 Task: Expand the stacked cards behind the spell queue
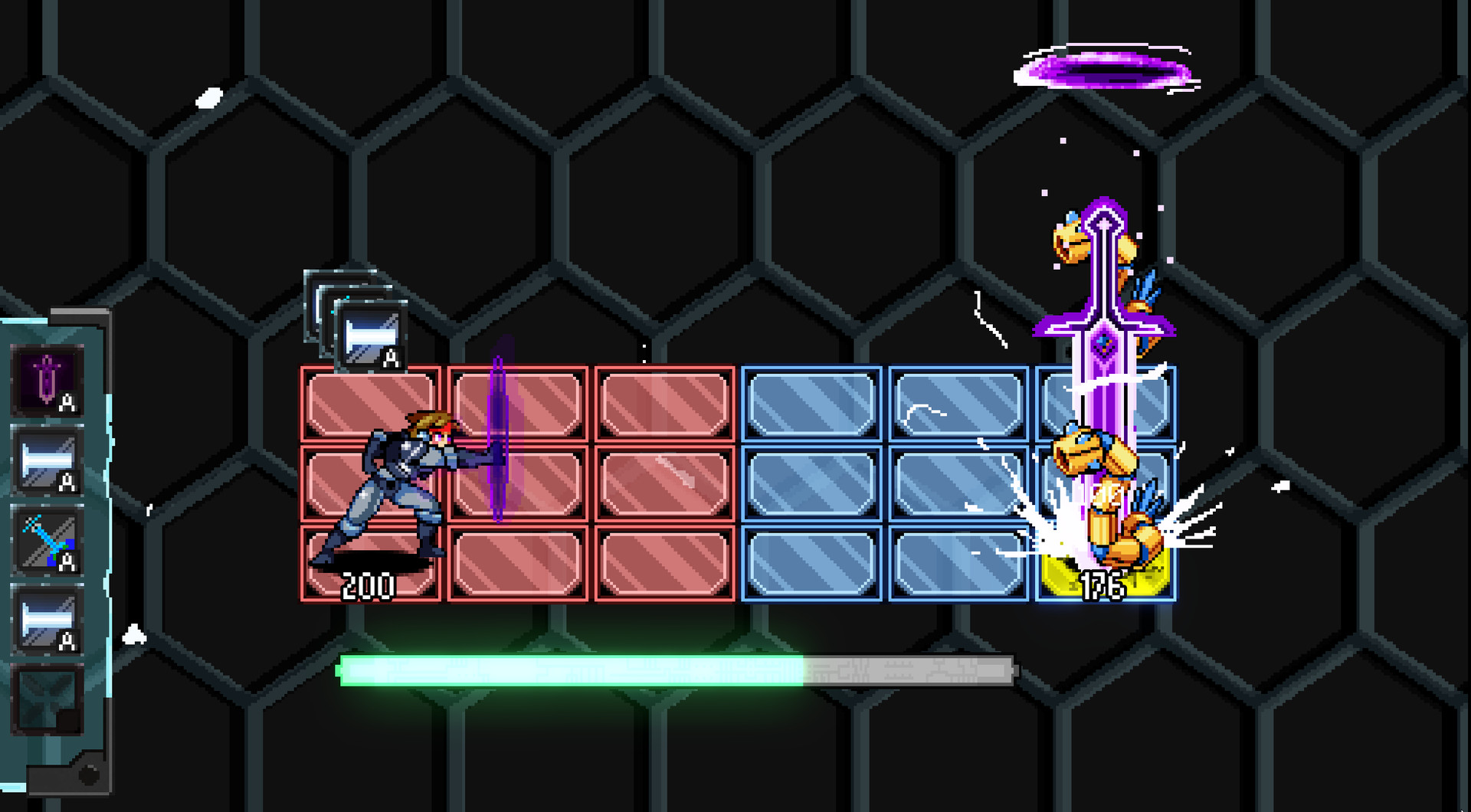322,291
